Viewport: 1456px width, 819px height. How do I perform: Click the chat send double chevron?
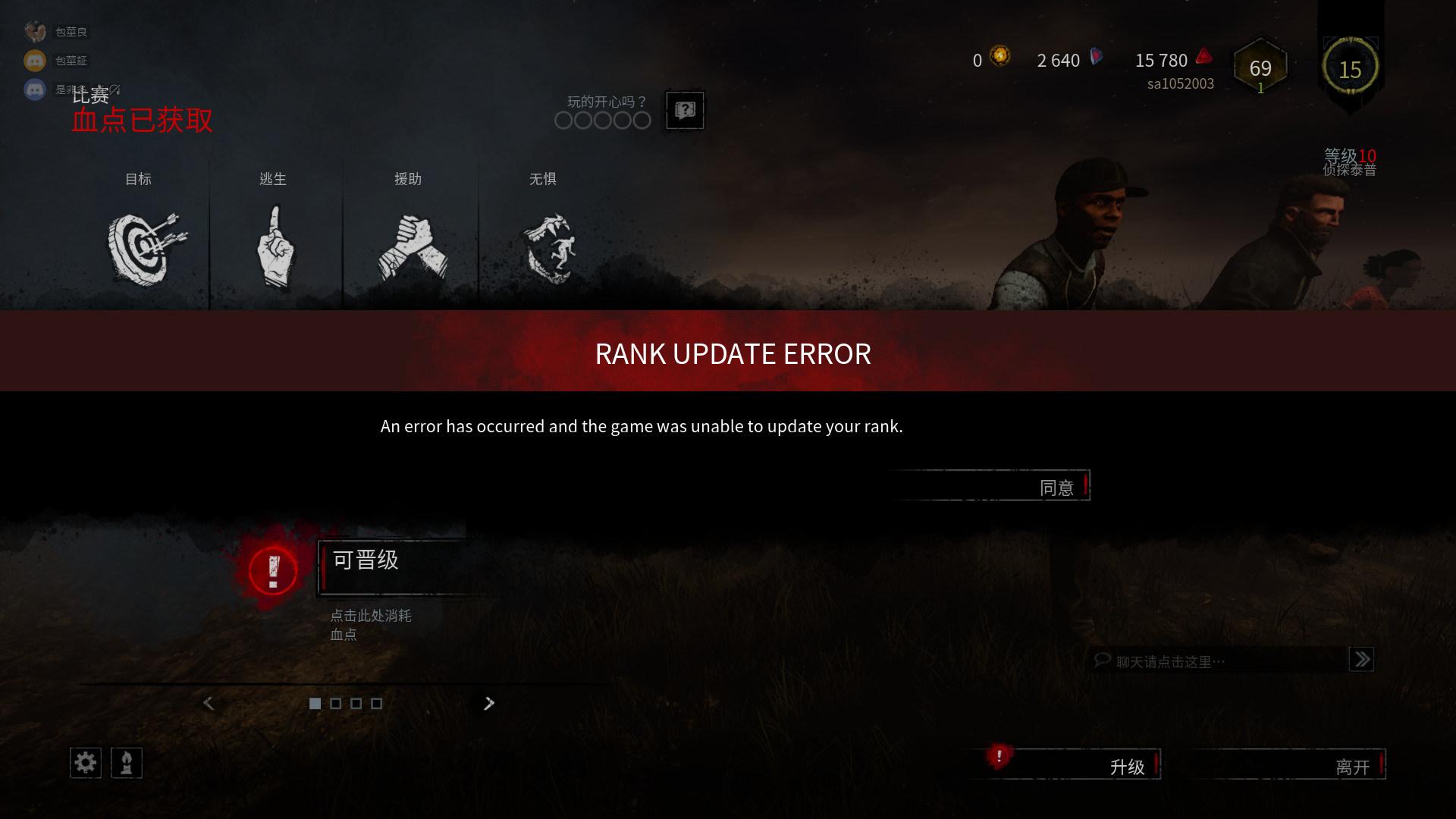coord(1361,660)
